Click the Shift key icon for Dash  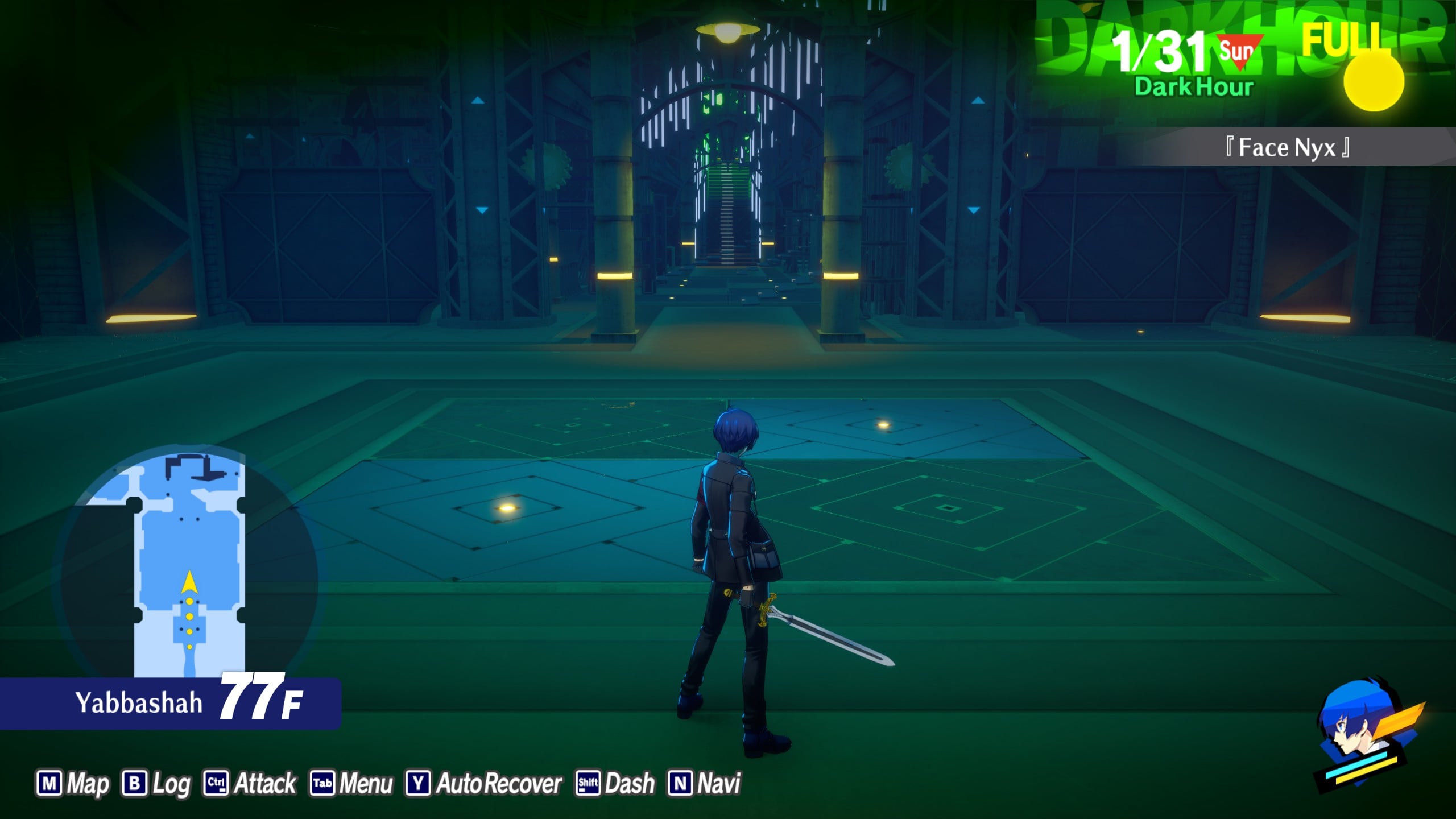click(x=589, y=783)
